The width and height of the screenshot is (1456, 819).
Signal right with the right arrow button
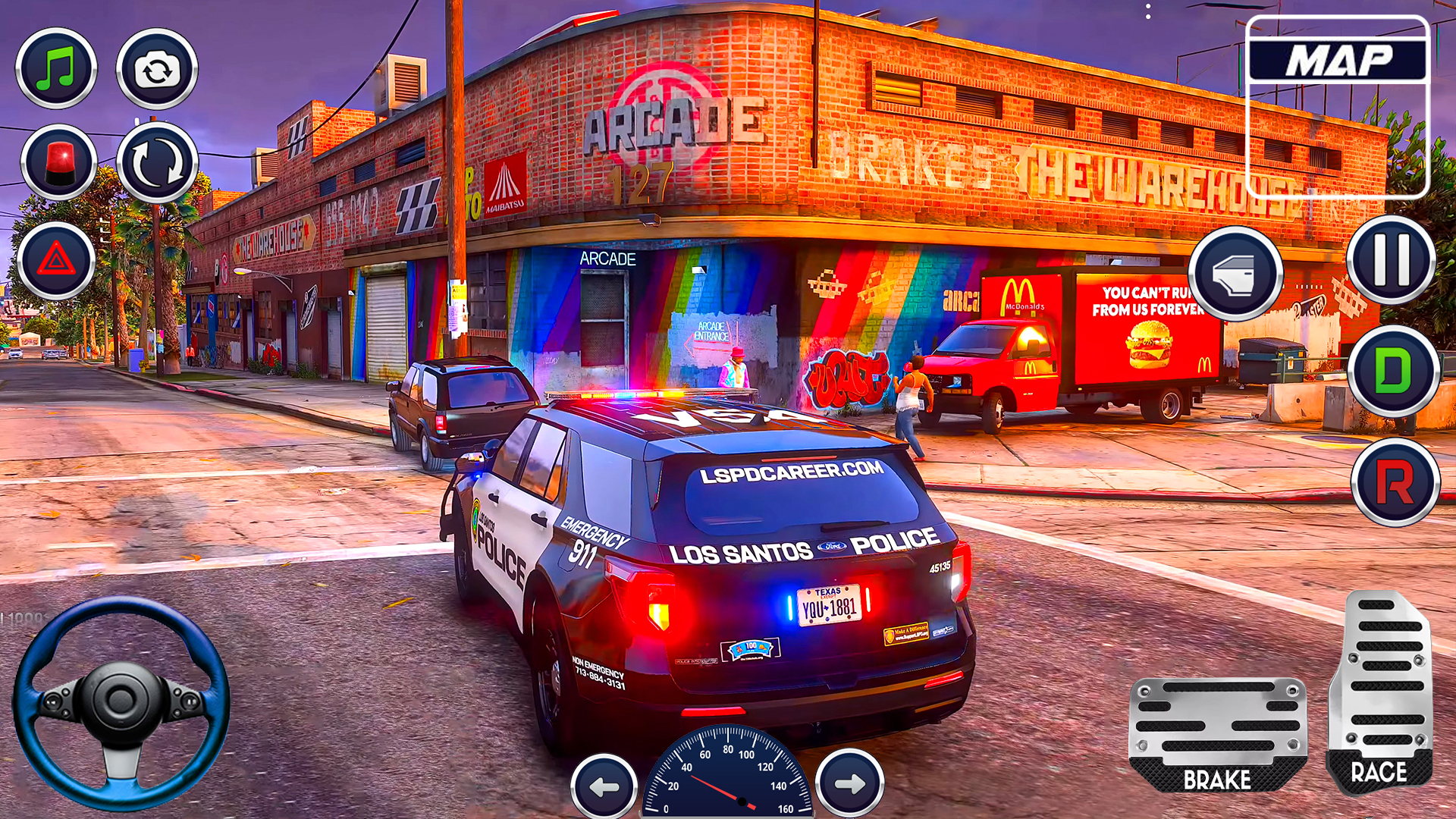[x=849, y=783]
